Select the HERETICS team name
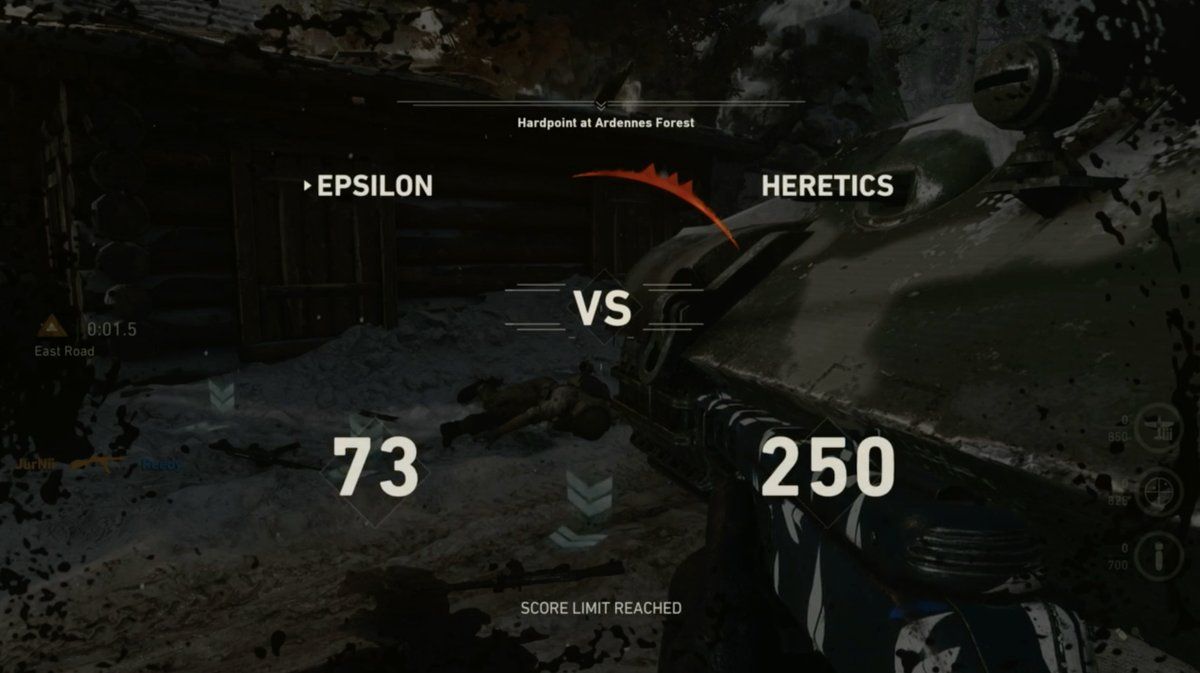This screenshot has width=1200, height=673. [827, 186]
